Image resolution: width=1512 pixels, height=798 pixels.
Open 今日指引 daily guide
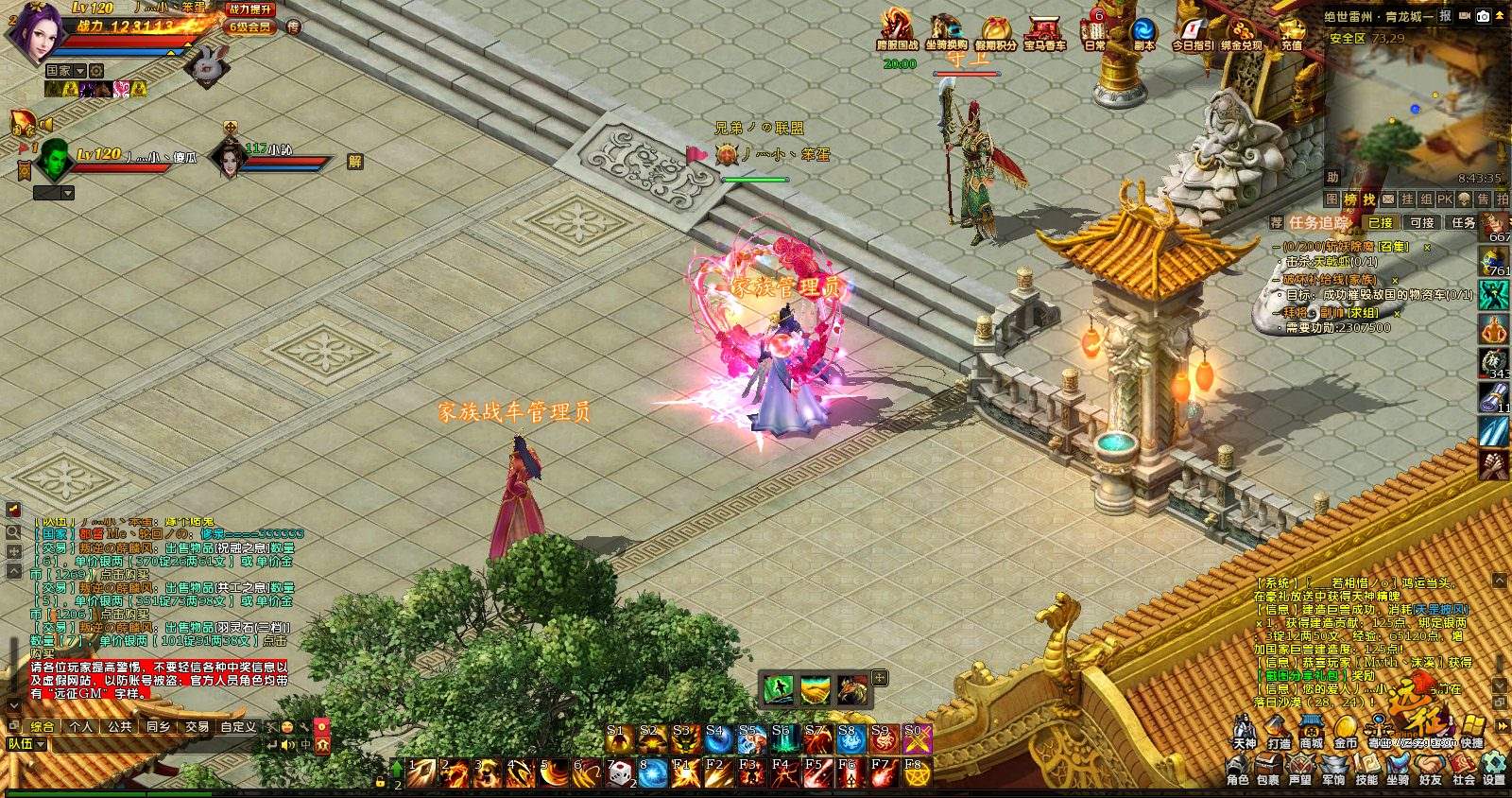click(1193, 34)
